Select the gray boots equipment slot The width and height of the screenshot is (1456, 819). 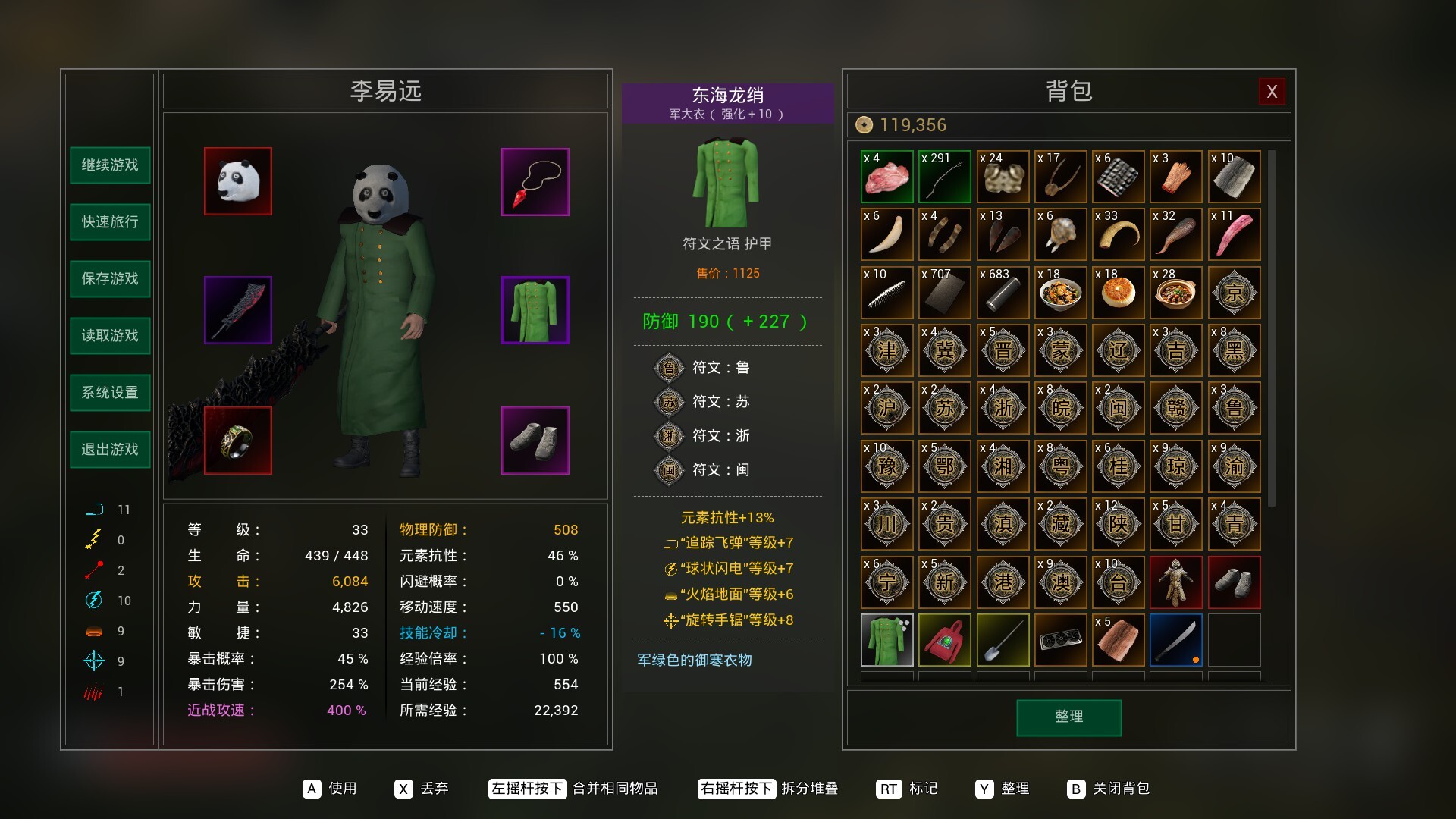coord(535,441)
